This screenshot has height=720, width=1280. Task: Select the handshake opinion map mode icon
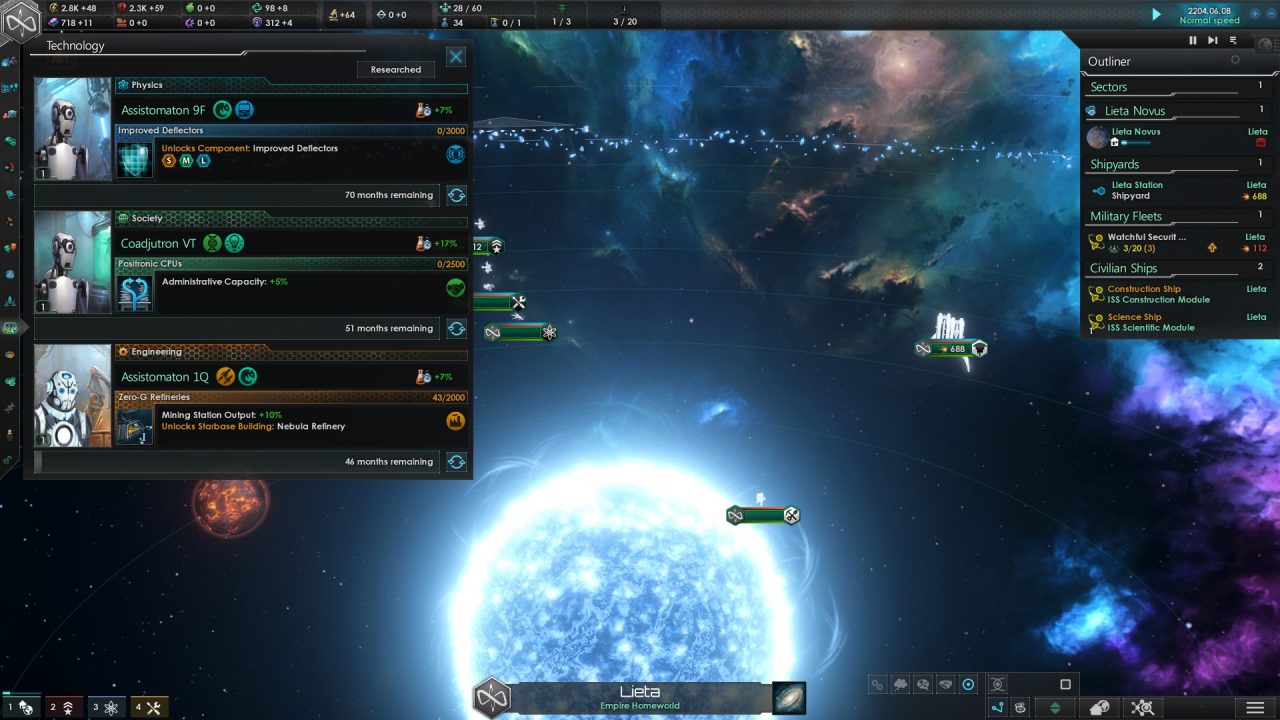[946, 684]
